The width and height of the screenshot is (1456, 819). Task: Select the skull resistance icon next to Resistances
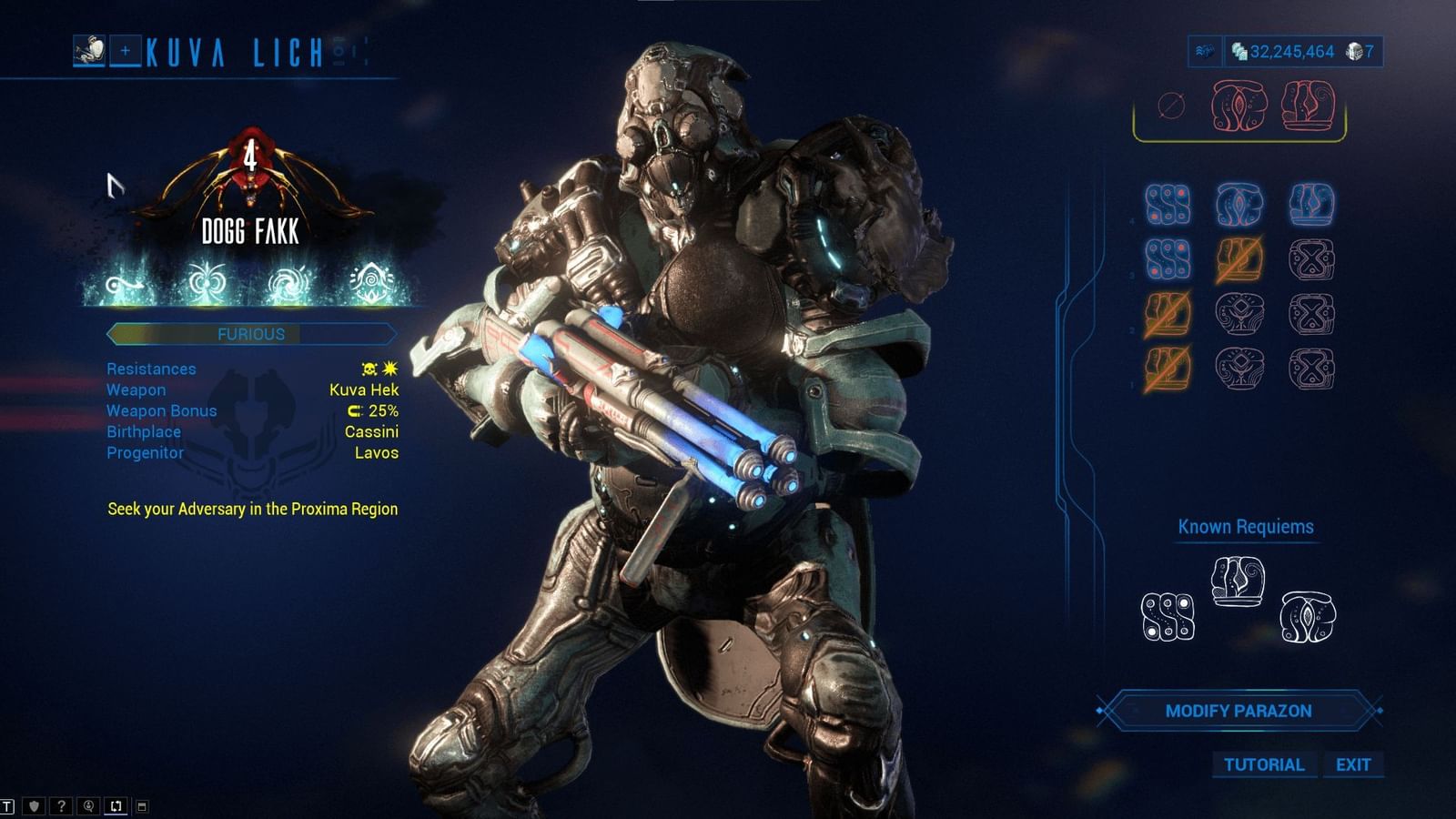pos(368,369)
